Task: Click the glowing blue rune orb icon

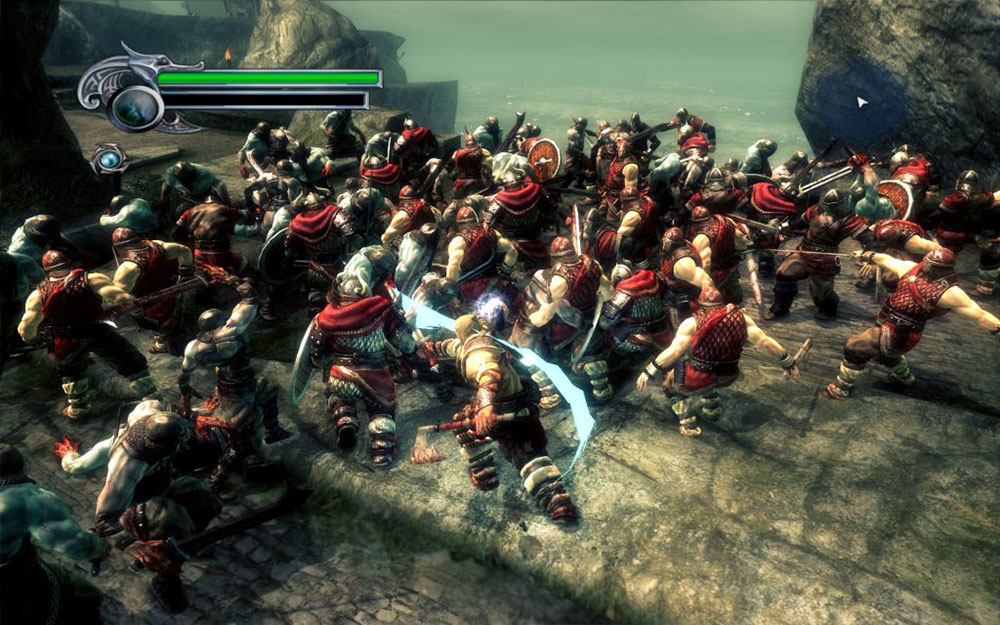Action: coord(108,158)
